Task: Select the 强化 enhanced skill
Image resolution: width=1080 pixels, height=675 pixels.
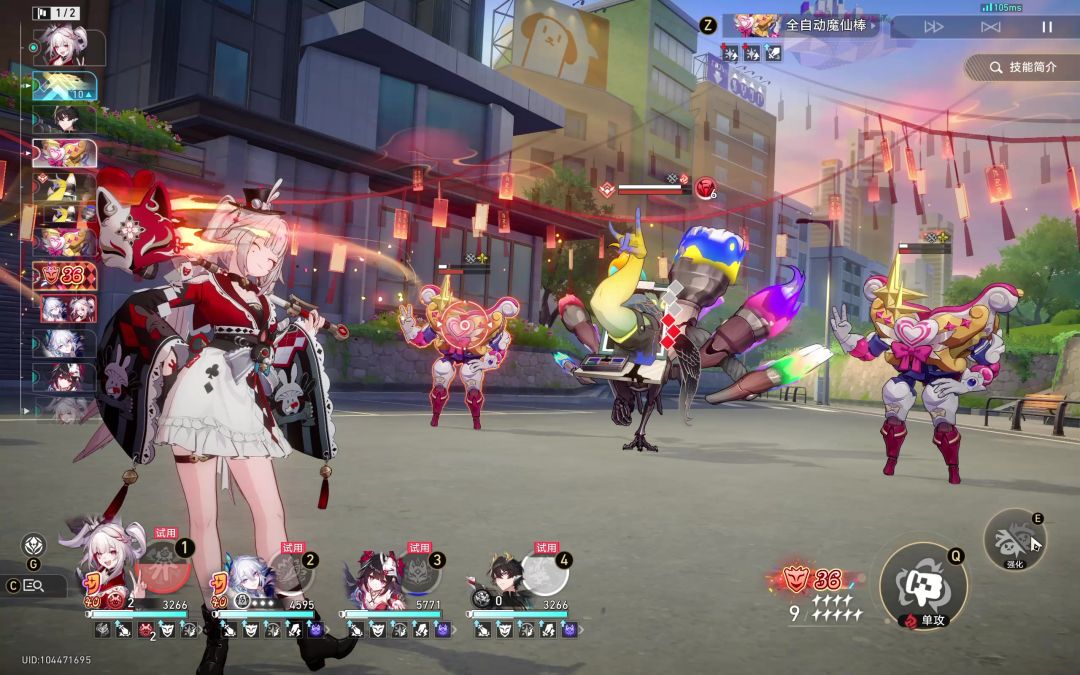Action: point(1014,541)
